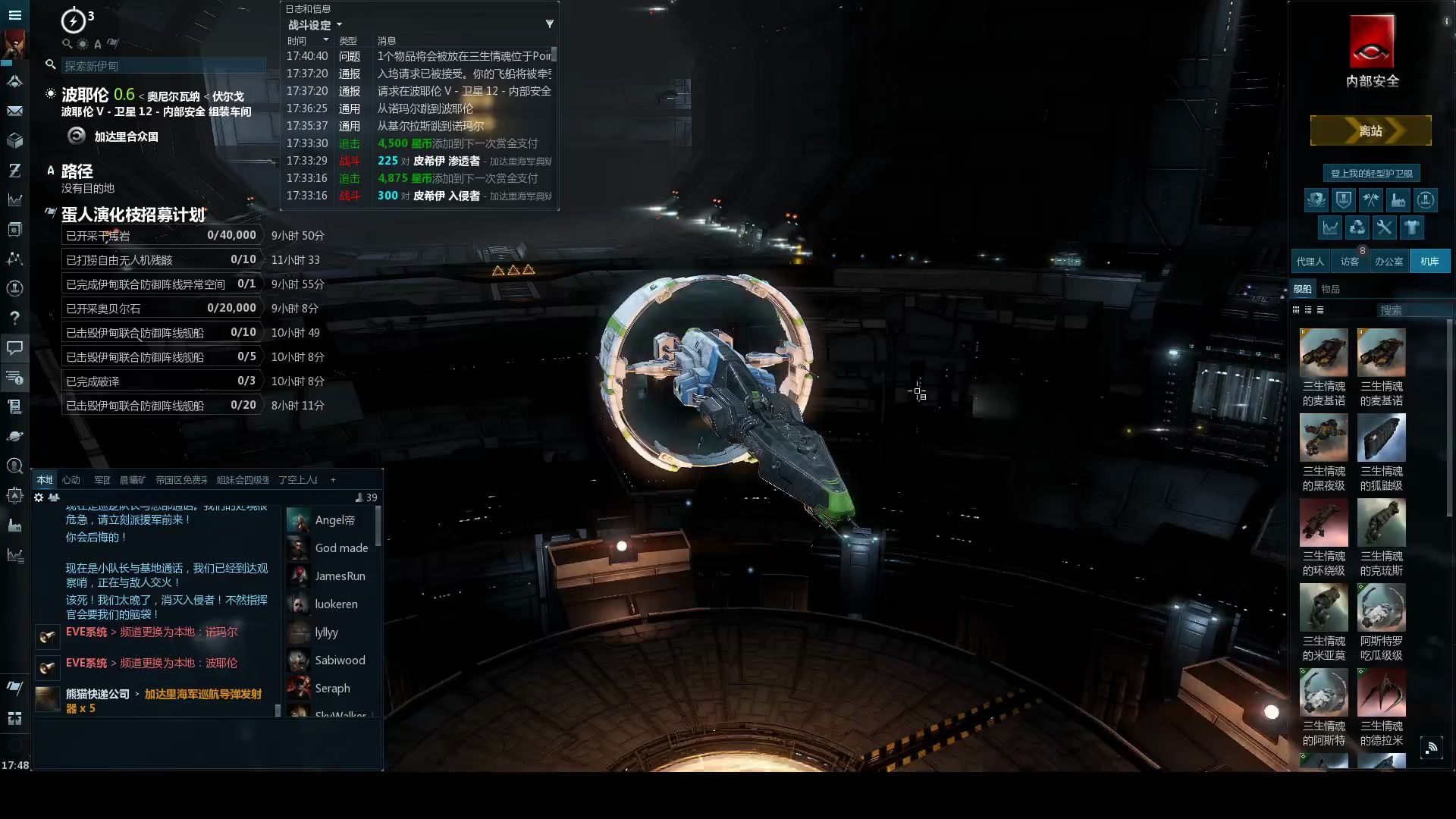Switch chat to the 军团 channel tab
The image size is (1456, 819).
click(102, 480)
